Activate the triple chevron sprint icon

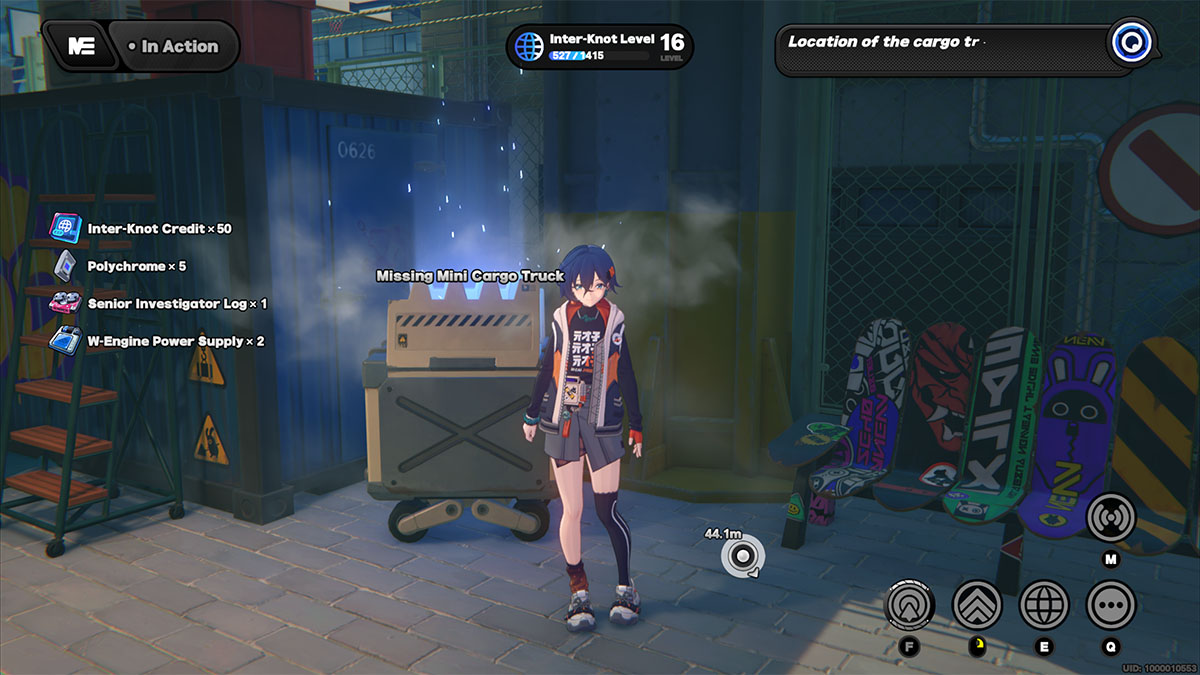(x=977, y=604)
